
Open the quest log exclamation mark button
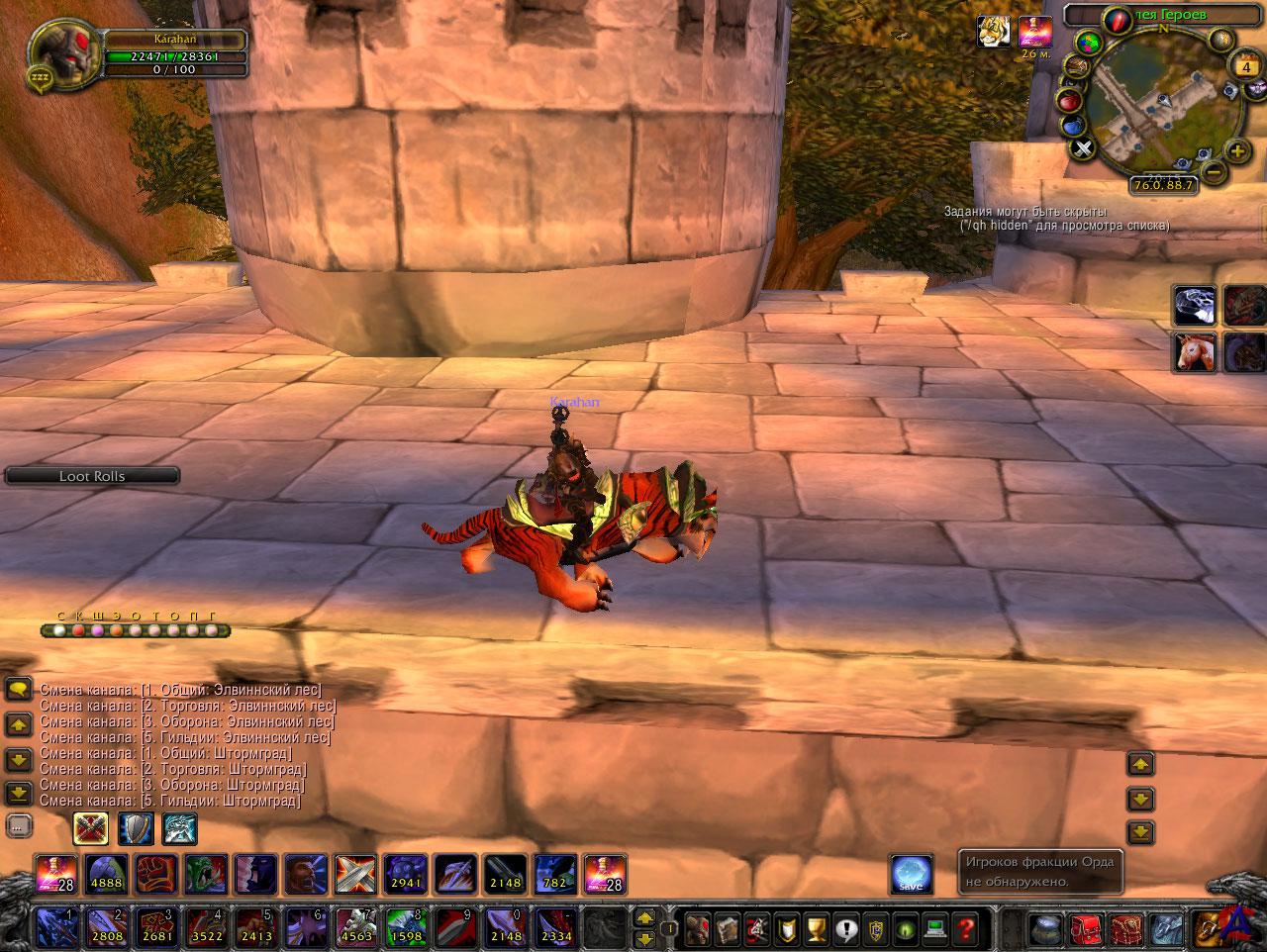click(847, 929)
